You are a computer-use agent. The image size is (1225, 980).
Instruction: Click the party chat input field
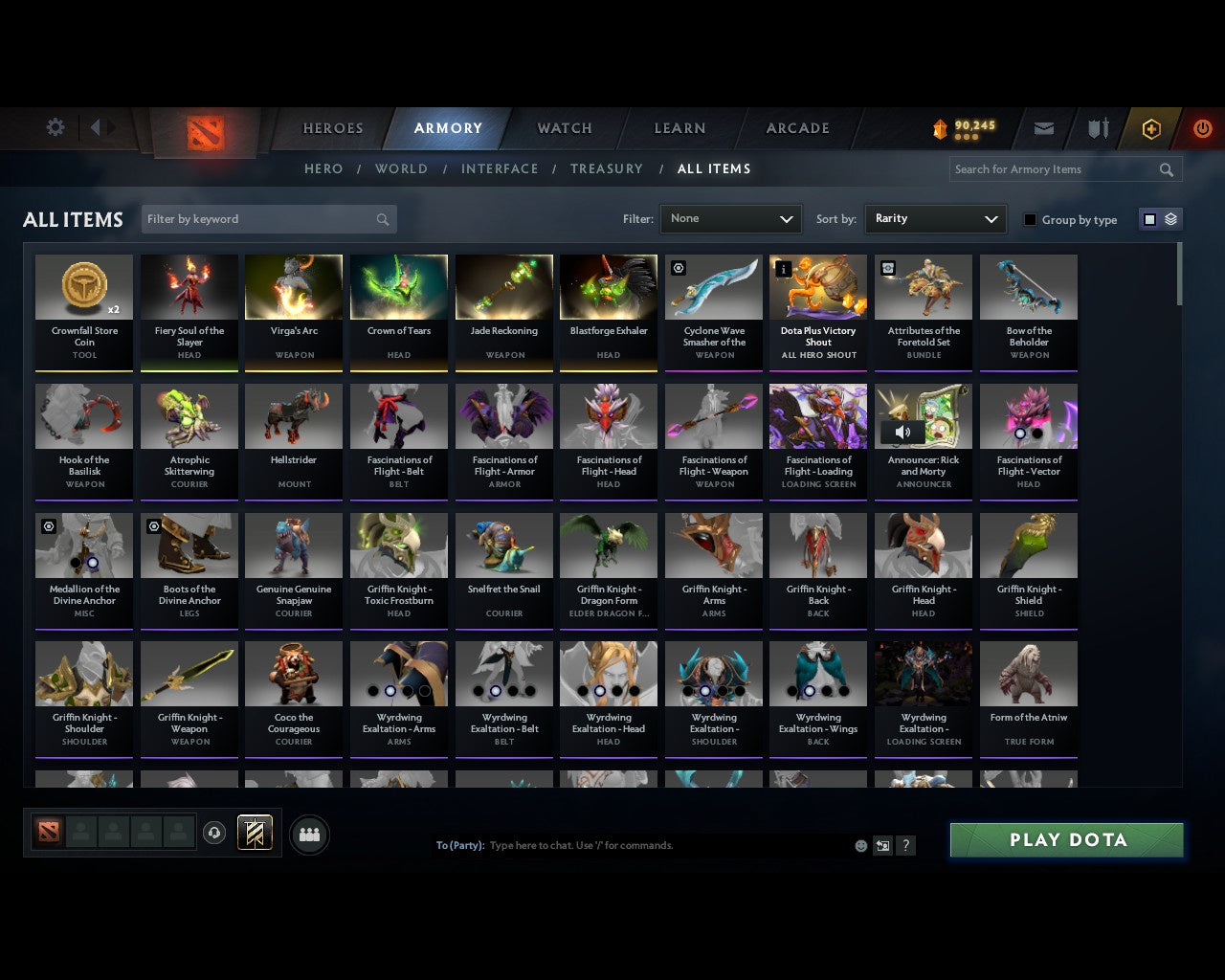coord(670,845)
